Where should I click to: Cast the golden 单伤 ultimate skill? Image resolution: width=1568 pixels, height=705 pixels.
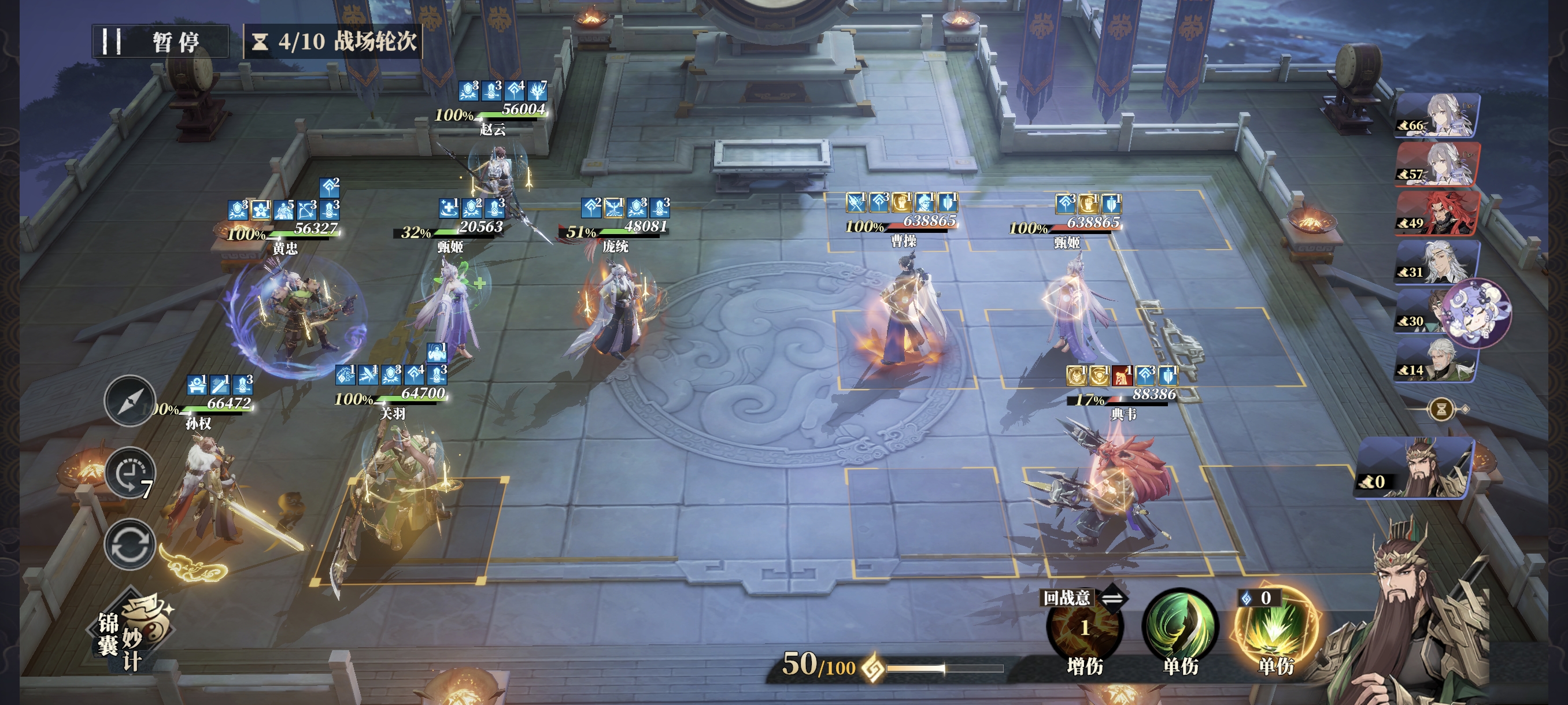click(1276, 628)
